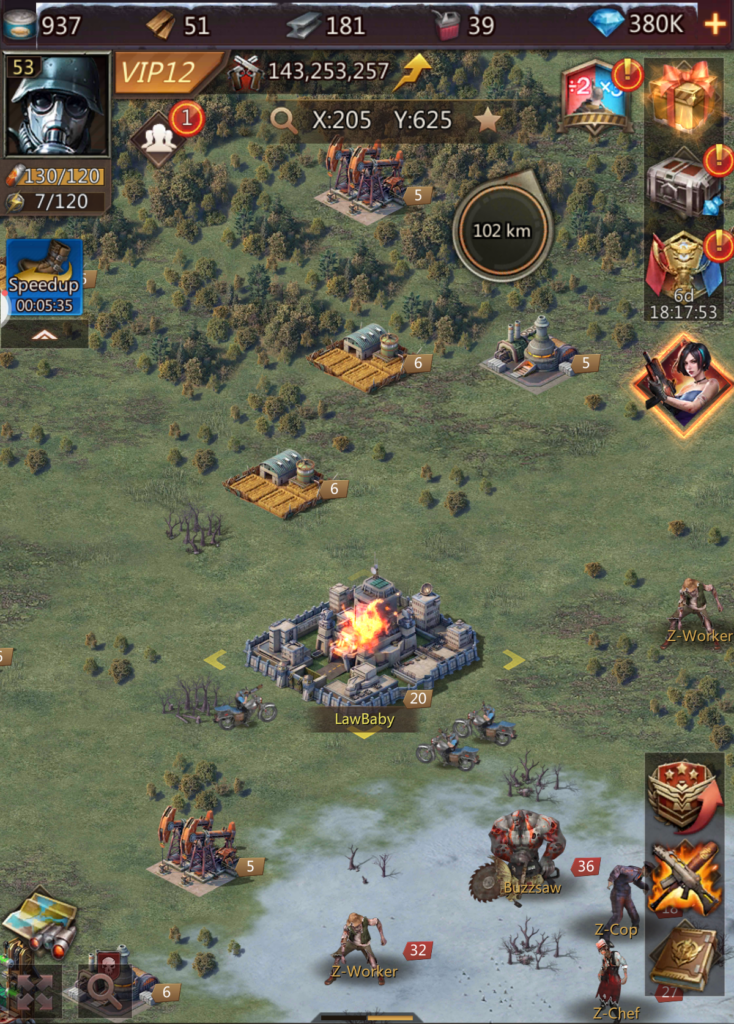Image resolution: width=734 pixels, height=1024 pixels.
Task: Buy more diamonds with the plus button
Action: tap(715, 24)
